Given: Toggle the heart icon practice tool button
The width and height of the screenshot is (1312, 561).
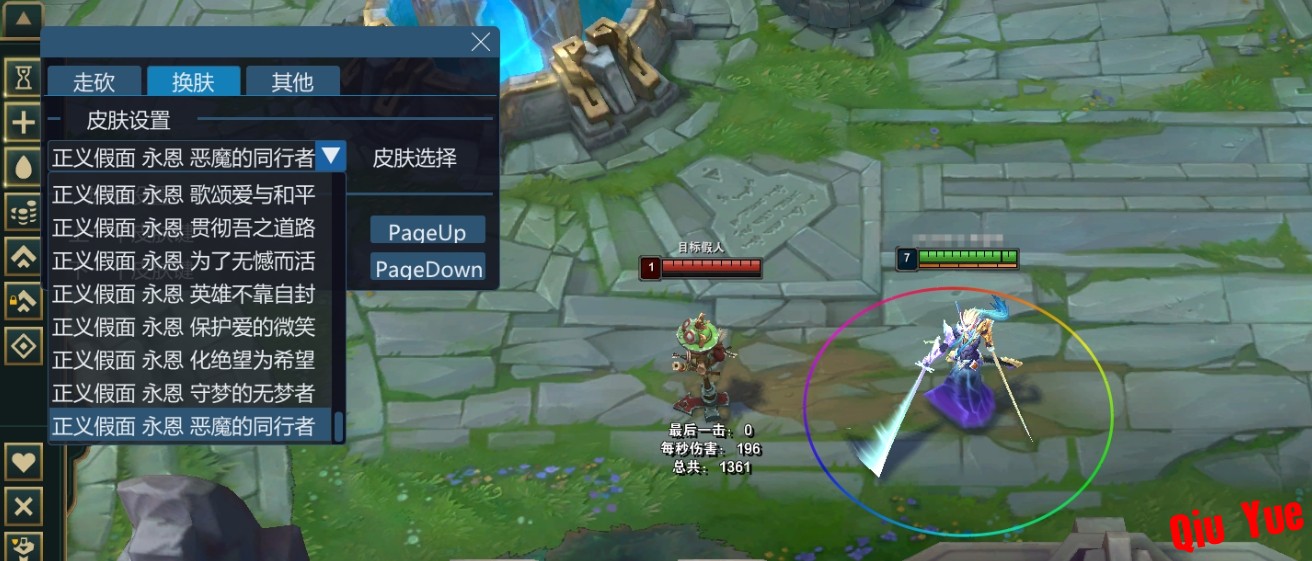Looking at the screenshot, I should pos(23,463).
